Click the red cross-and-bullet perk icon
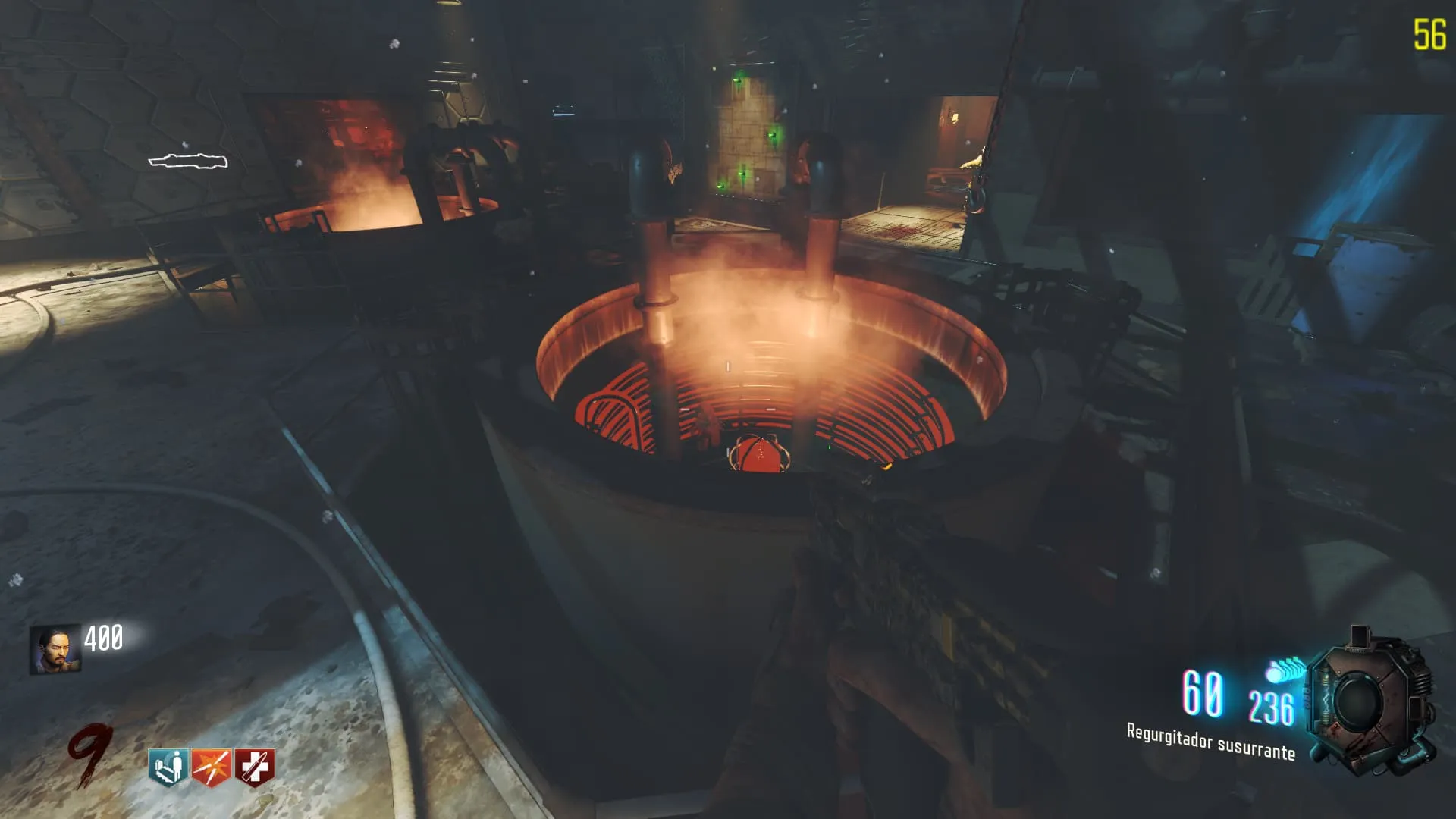Viewport: 1456px width, 819px height. point(254,767)
